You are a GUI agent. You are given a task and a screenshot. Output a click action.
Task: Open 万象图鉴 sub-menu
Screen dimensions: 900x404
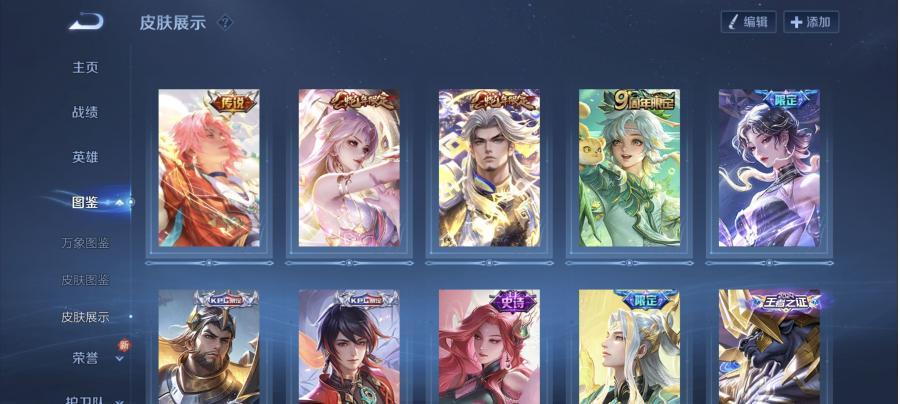[x=85, y=243]
